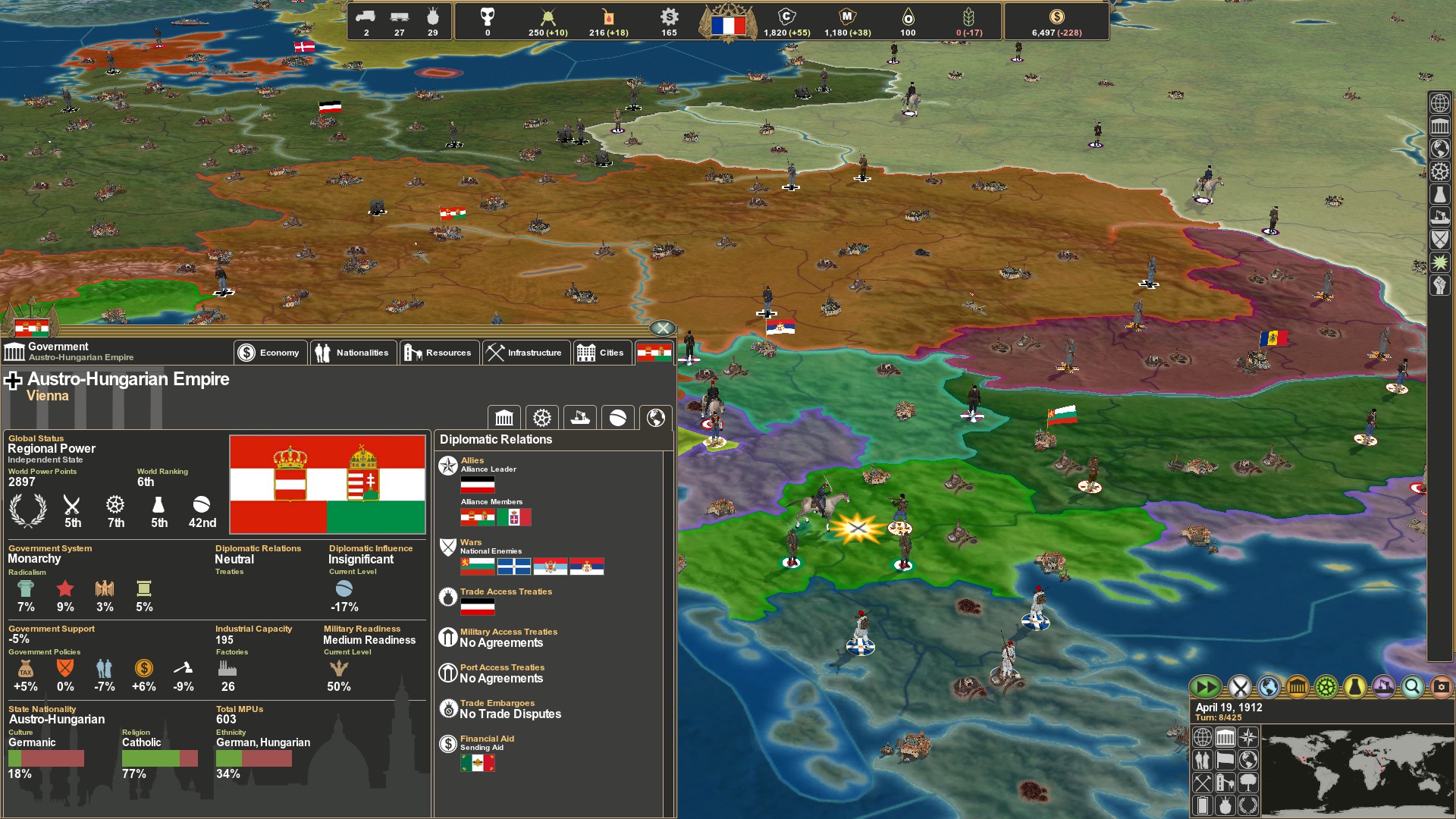Image resolution: width=1456 pixels, height=819 pixels.
Task: Open the research flask menu at bottom right
Action: (1354, 688)
